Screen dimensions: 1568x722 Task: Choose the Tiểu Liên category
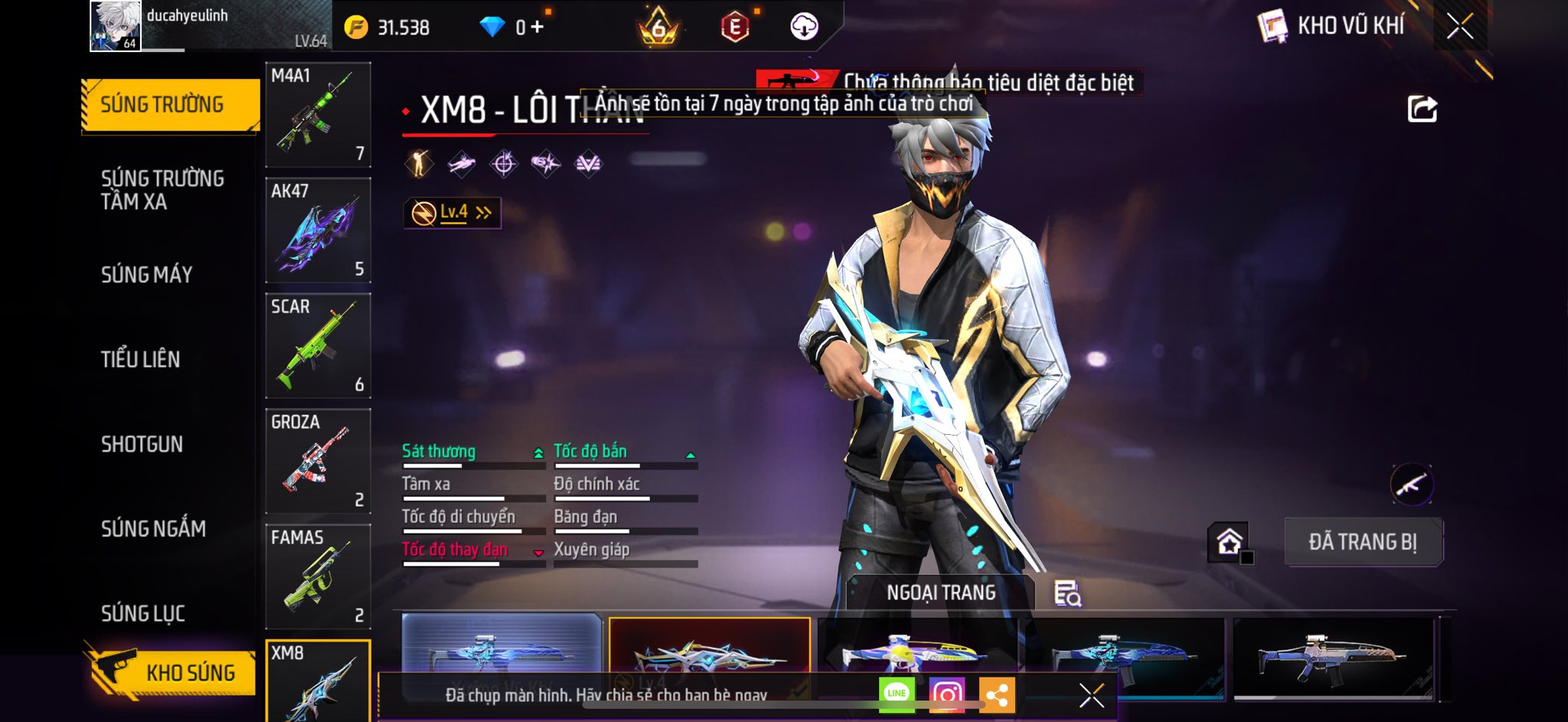pyautogui.click(x=141, y=359)
